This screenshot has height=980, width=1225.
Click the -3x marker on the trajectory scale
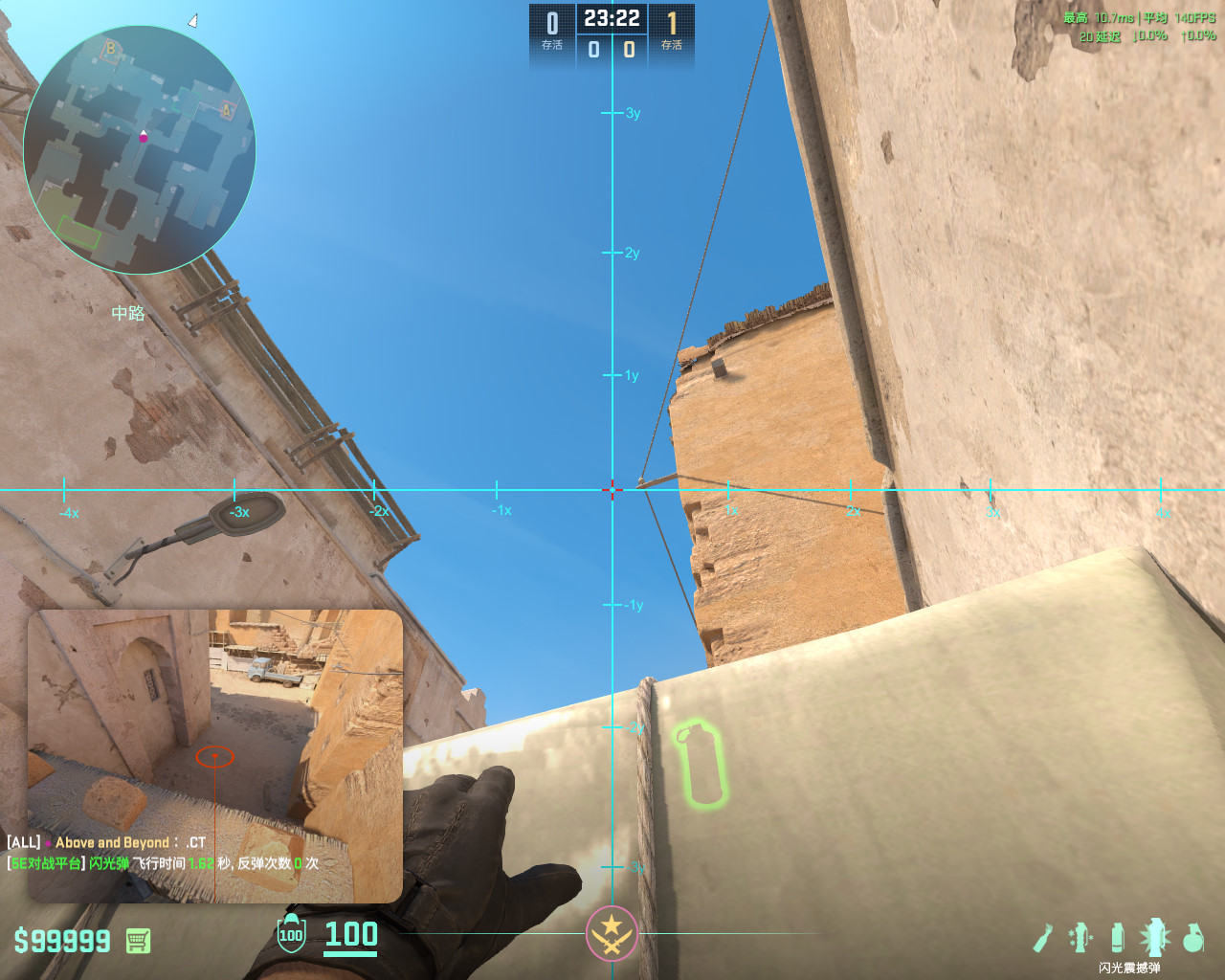click(237, 511)
